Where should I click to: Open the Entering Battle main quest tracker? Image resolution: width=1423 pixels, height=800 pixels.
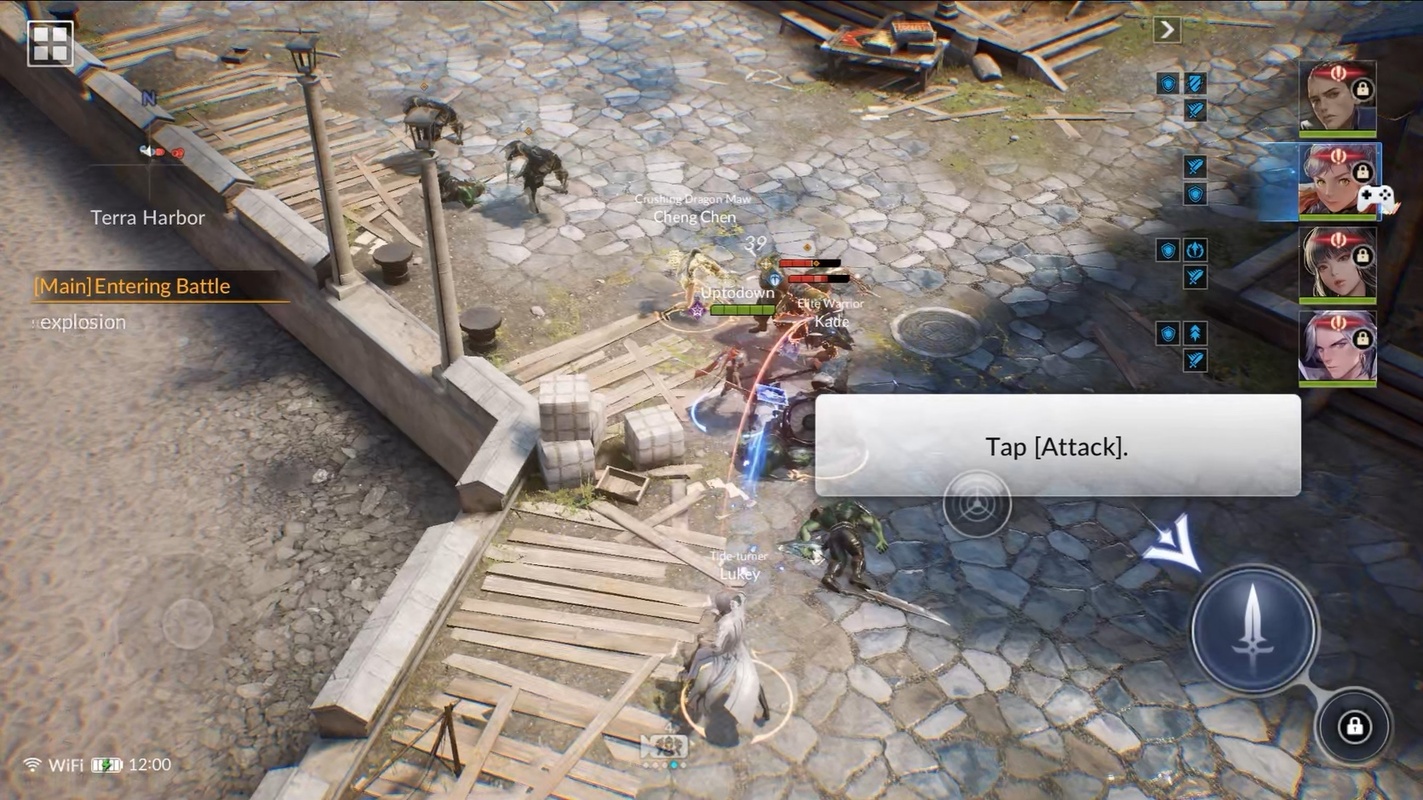133,287
